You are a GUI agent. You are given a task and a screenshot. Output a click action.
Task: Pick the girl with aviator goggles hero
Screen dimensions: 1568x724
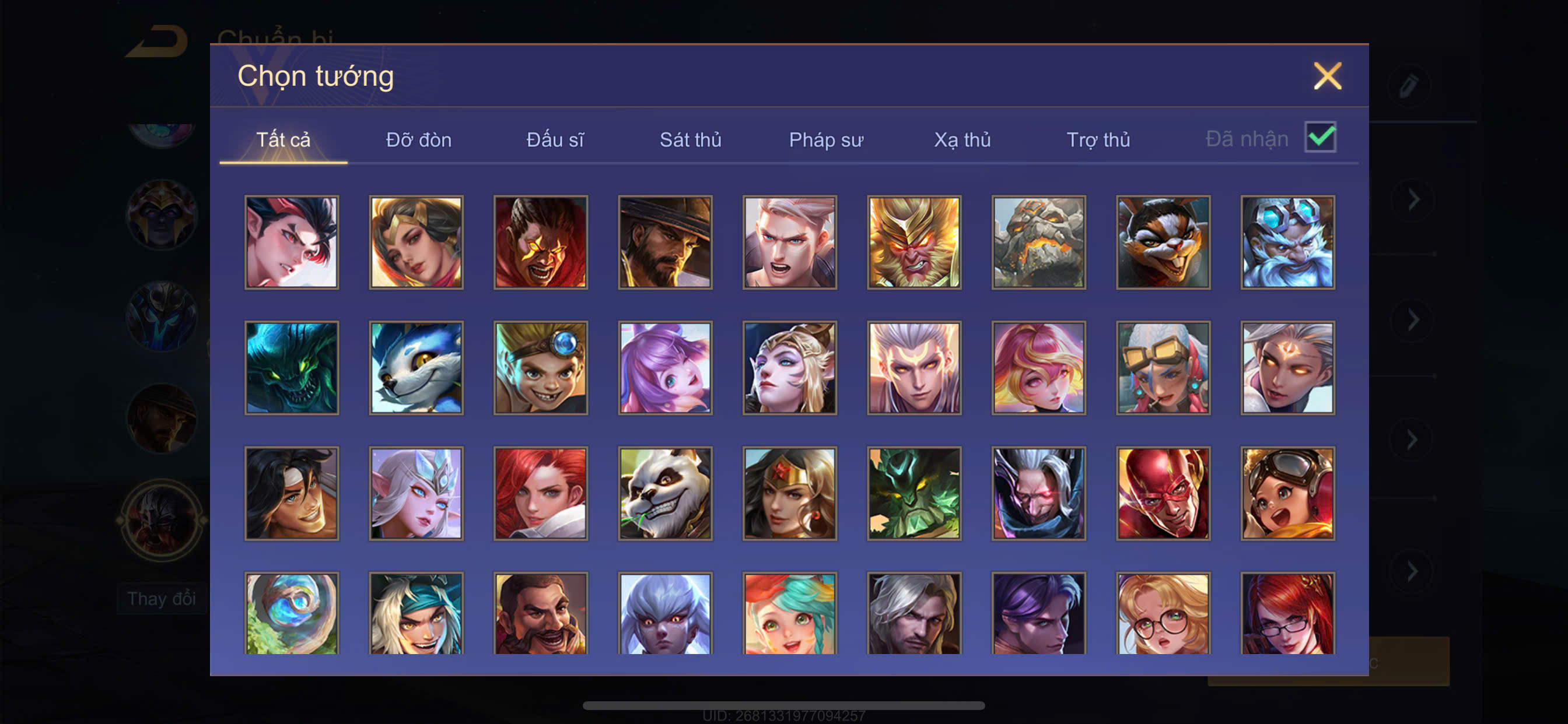click(1287, 493)
